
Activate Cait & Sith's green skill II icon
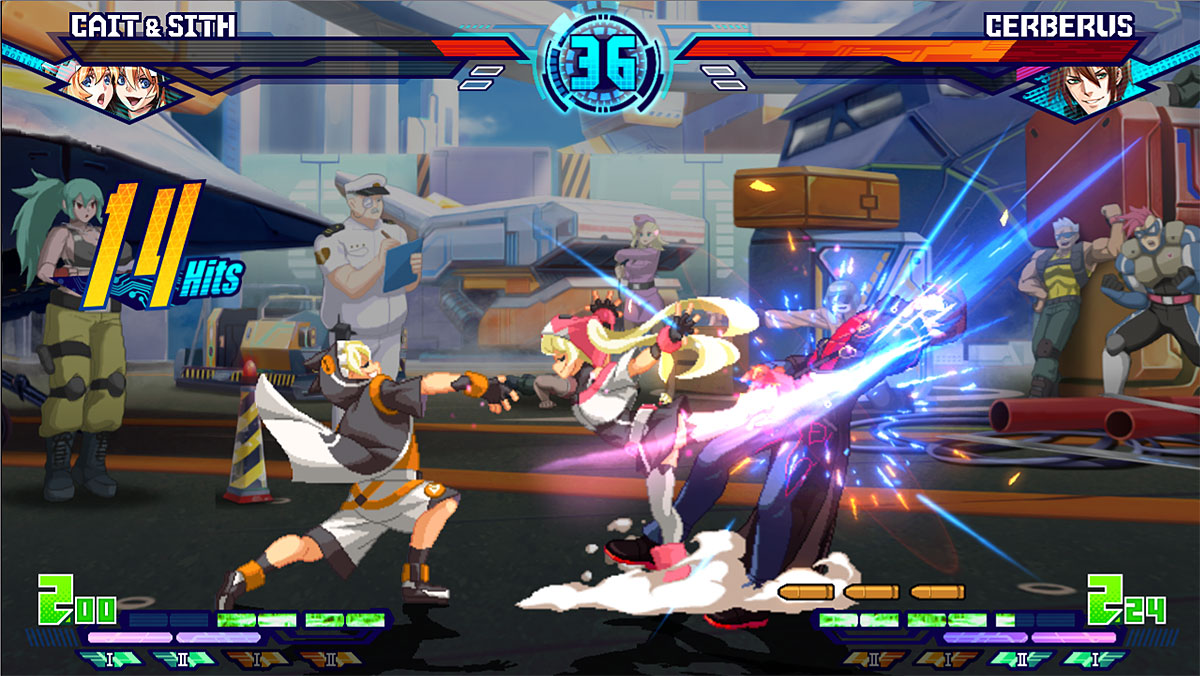point(184,658)
